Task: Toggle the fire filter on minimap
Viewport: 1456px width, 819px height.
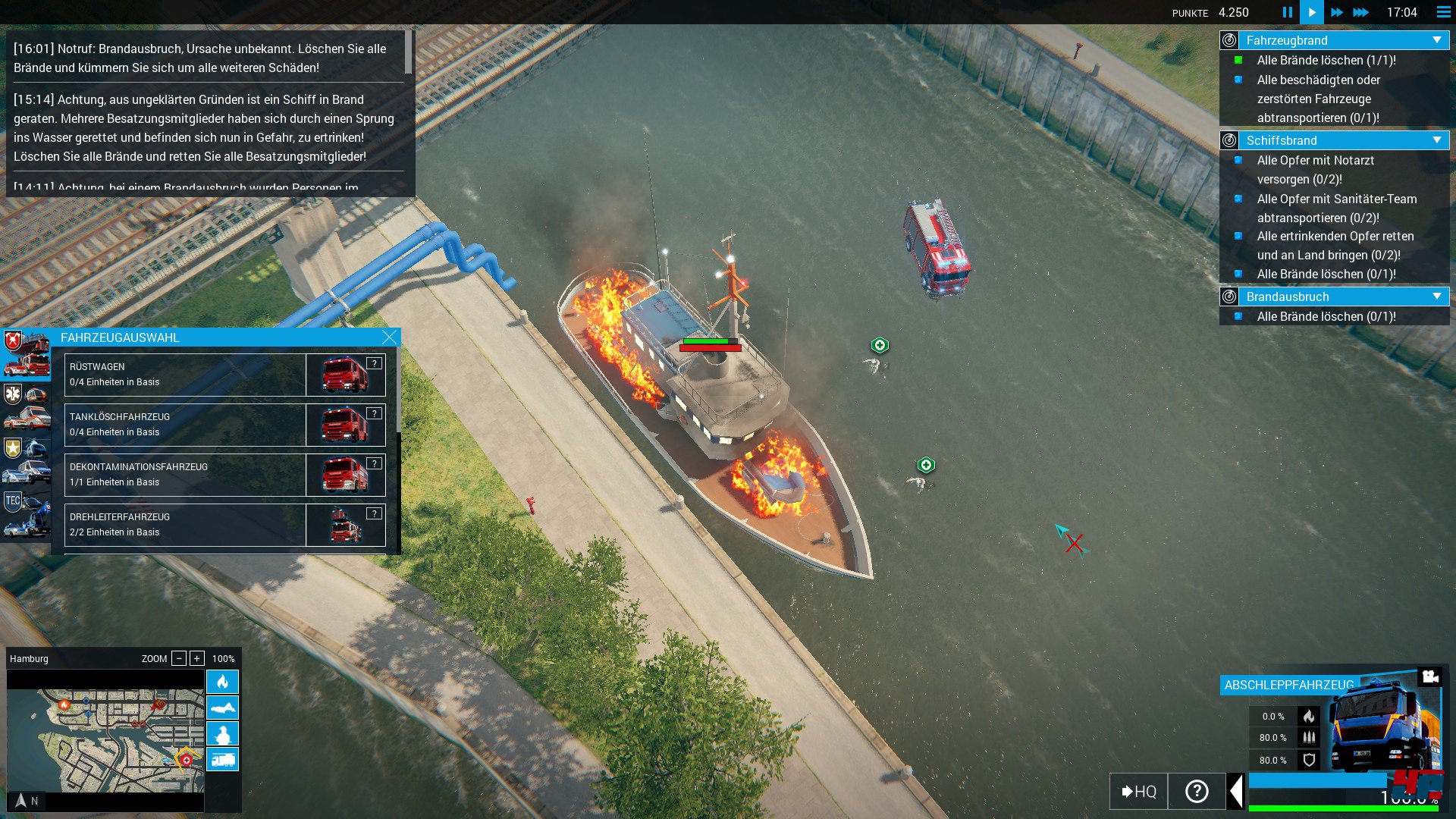Action: (x=222, y=682)
